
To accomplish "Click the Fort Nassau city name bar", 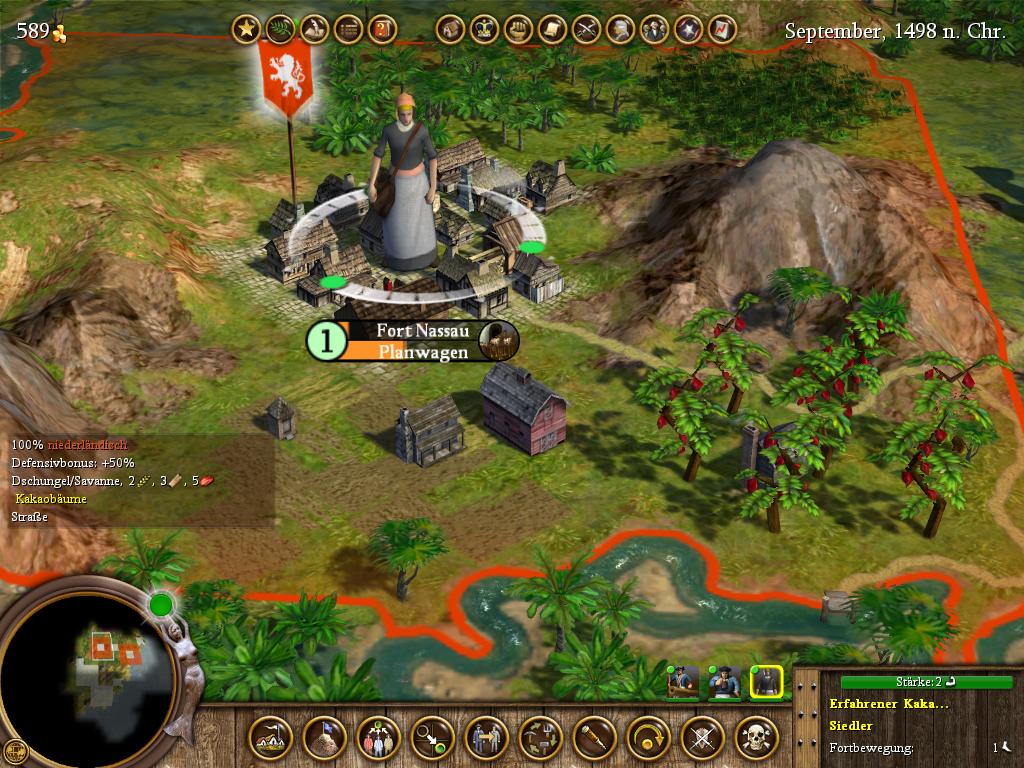I will (410, 330).
